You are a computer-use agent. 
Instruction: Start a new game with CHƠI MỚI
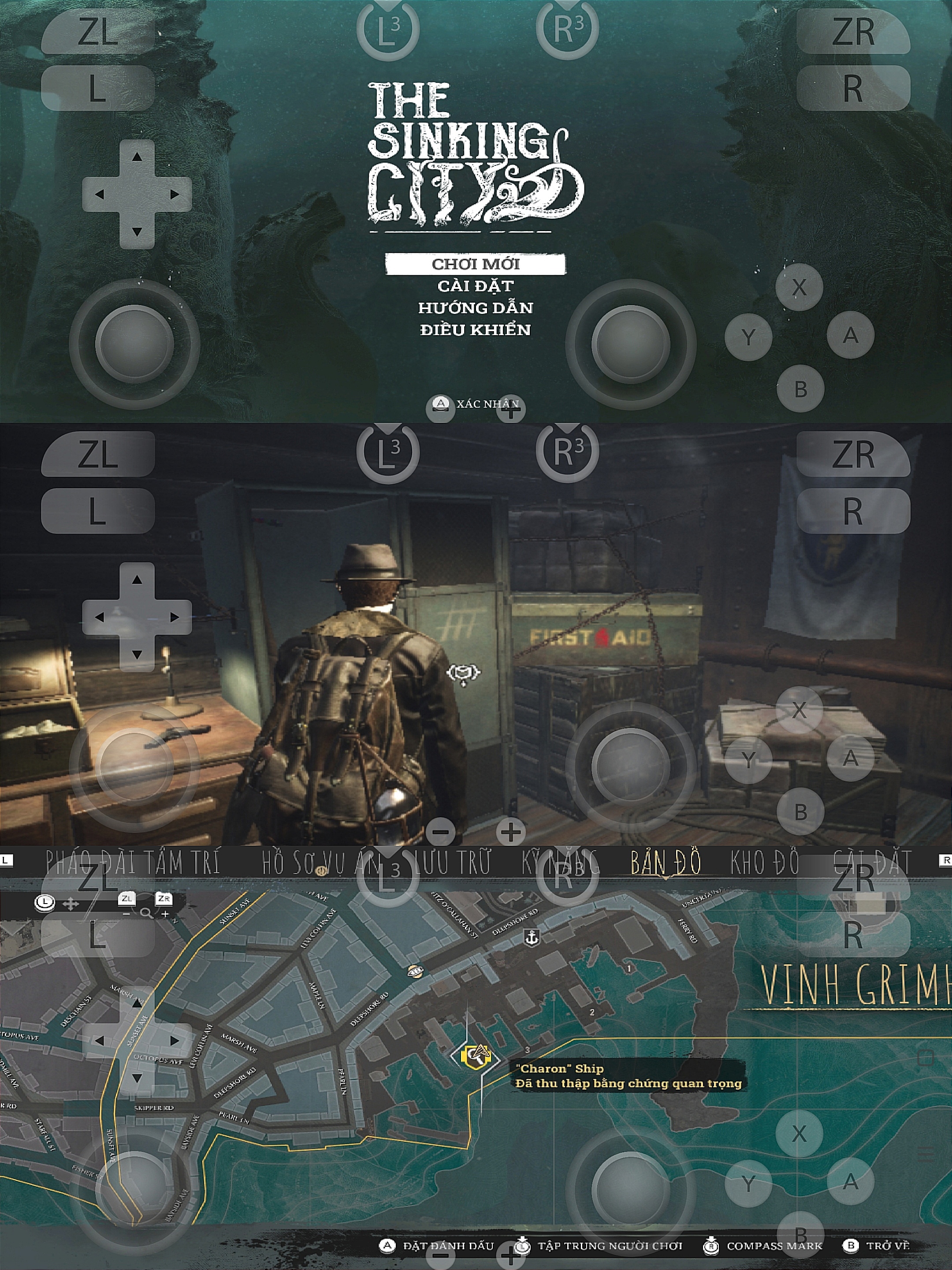(x=475, y=264)
